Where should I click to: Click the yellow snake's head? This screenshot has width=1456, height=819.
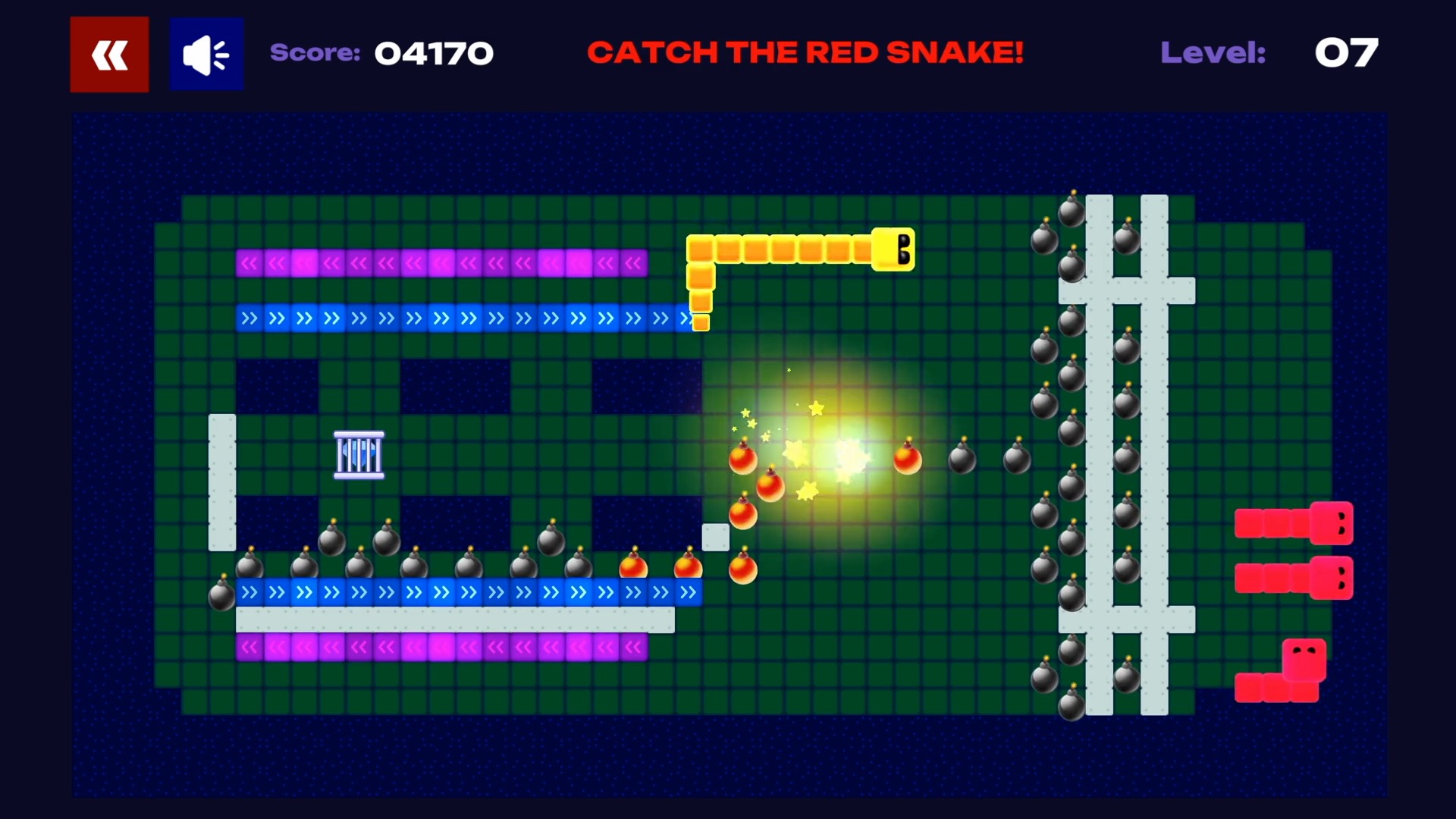click(893, 250)
